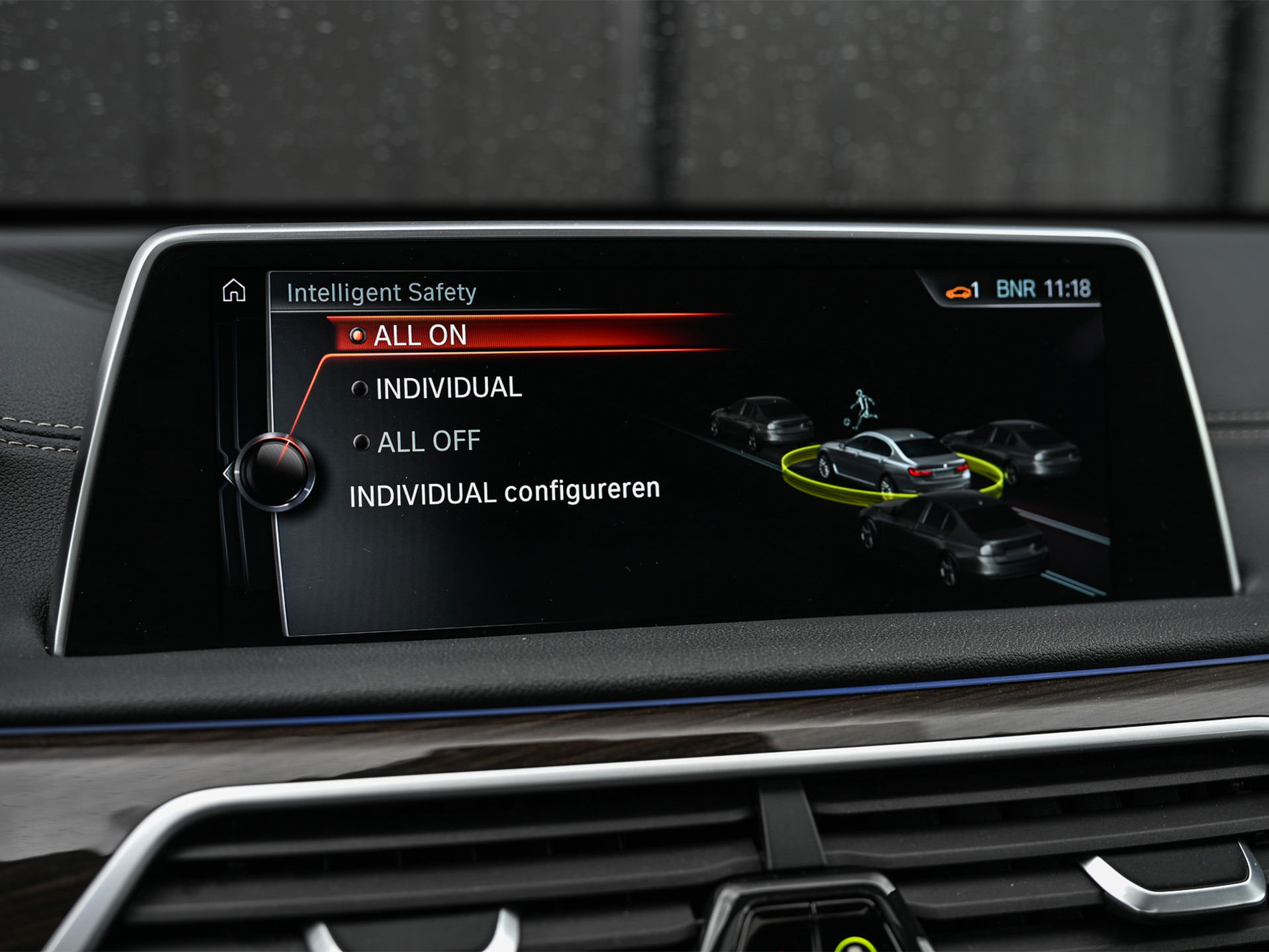Open the Intelligent Safety header
Viewport: 1269px width, 952px height.
pyautogui.click(x=382, y=293)
